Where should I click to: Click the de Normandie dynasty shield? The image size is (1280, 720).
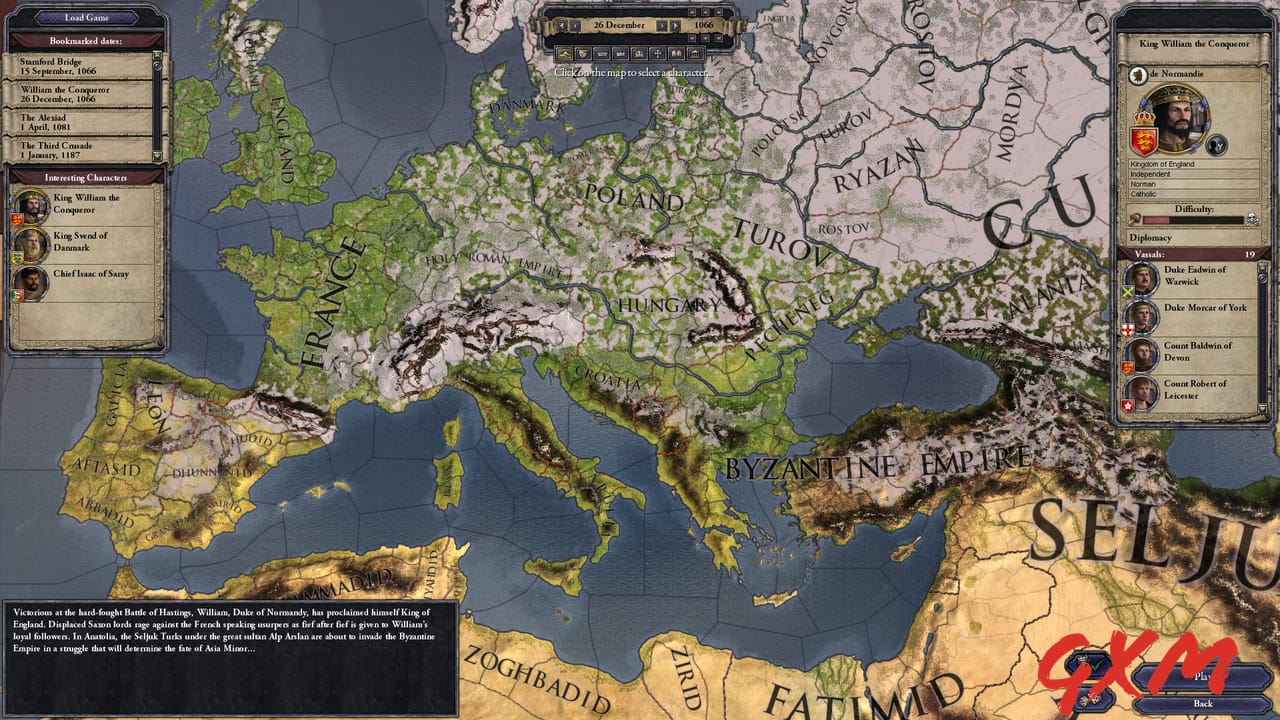tap(1137, 74)
